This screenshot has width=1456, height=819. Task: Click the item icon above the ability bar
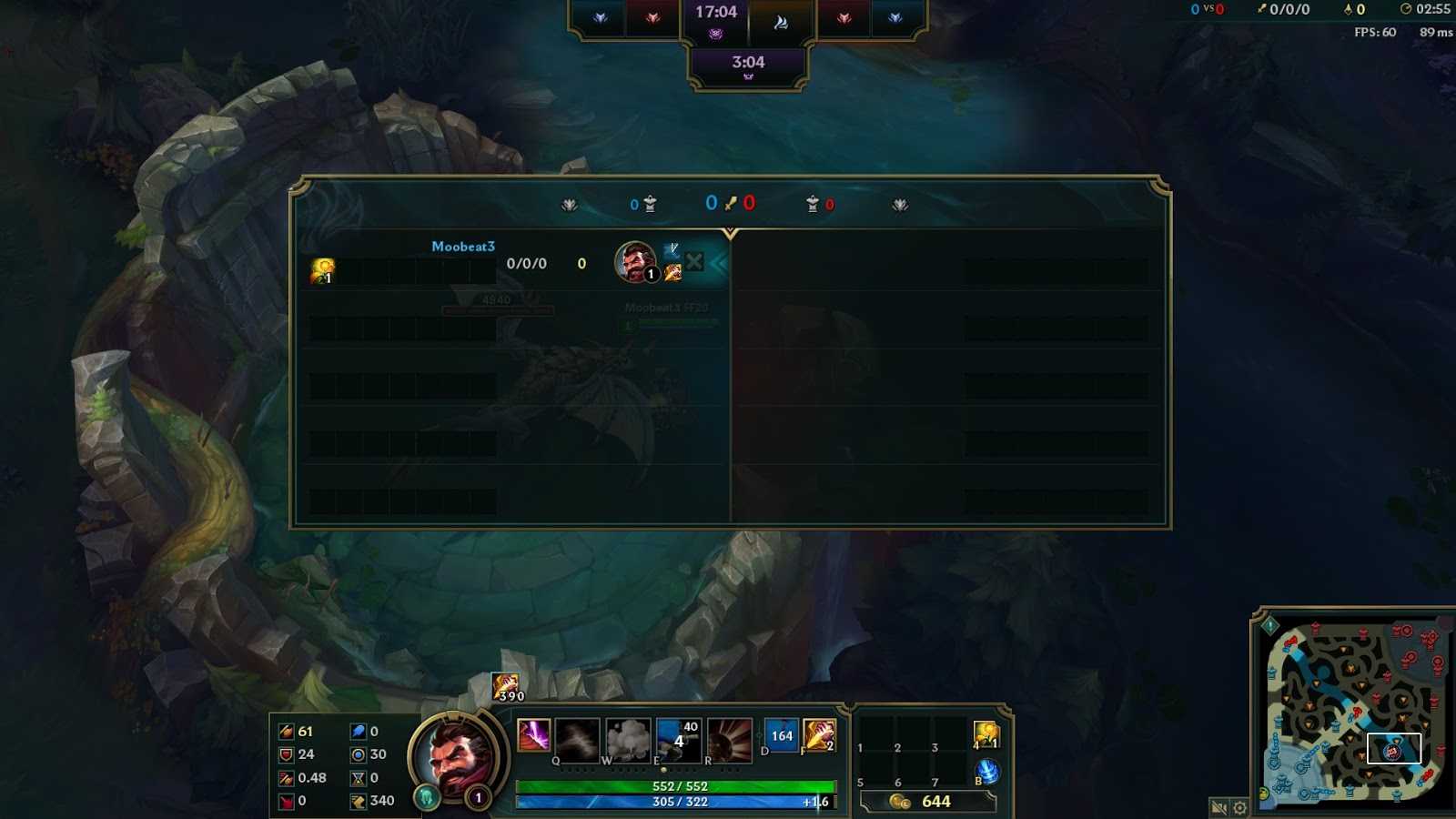[506, 683]
